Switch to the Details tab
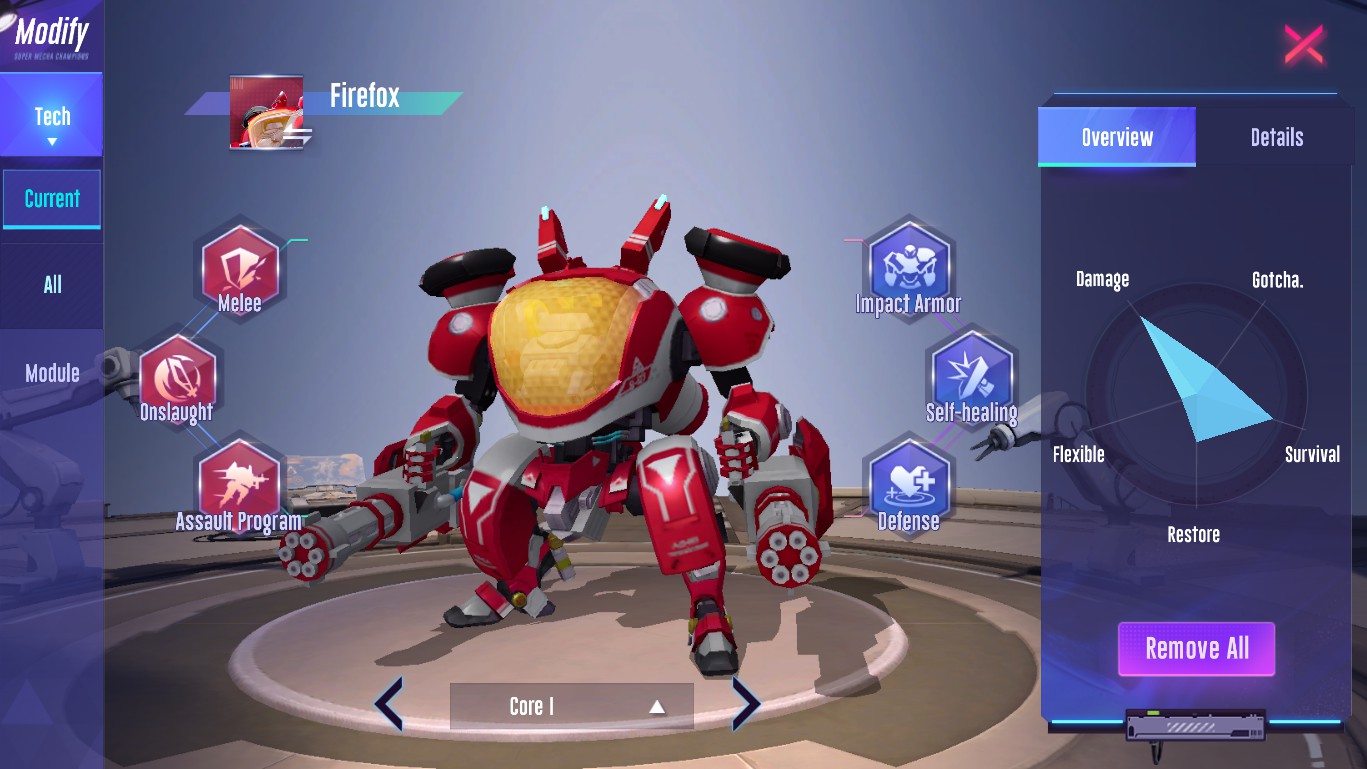The image size is (1367, 769). point(1276,137)
